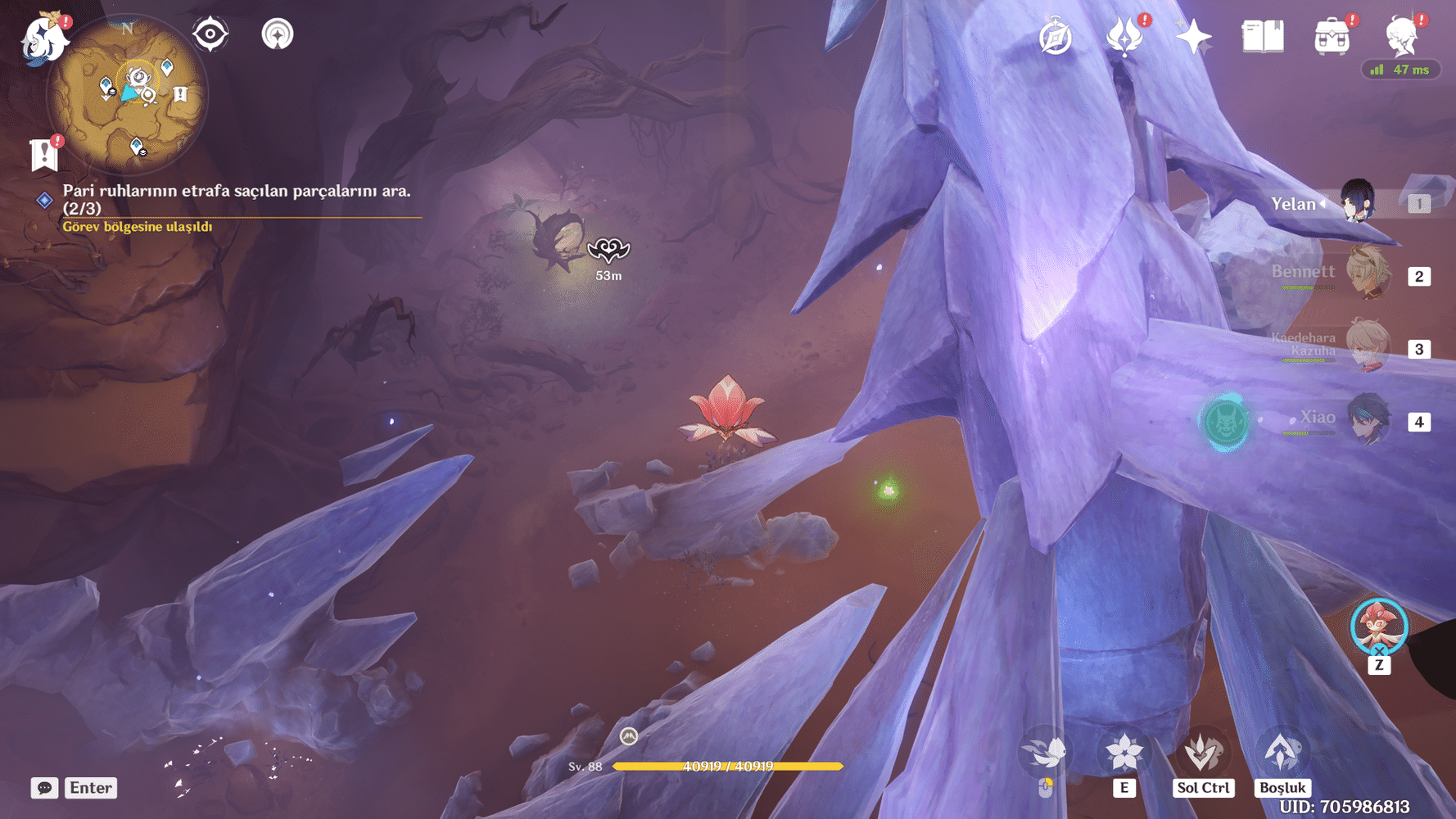Toggle Elemental Sight eye icon
This screenshot has height=819, width=1456.
click(210, 34)
